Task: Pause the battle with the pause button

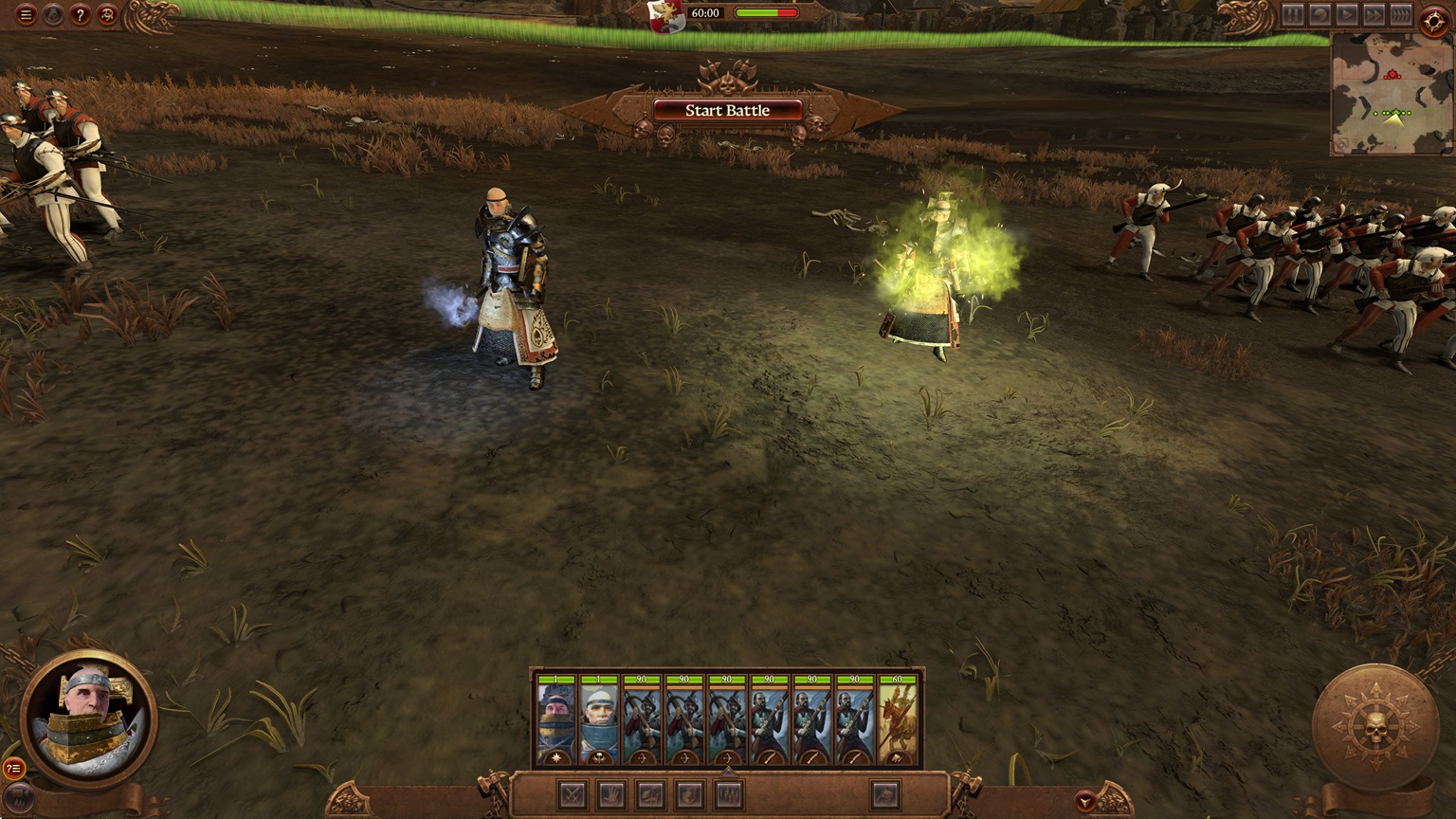Action: click(1293, 15)
